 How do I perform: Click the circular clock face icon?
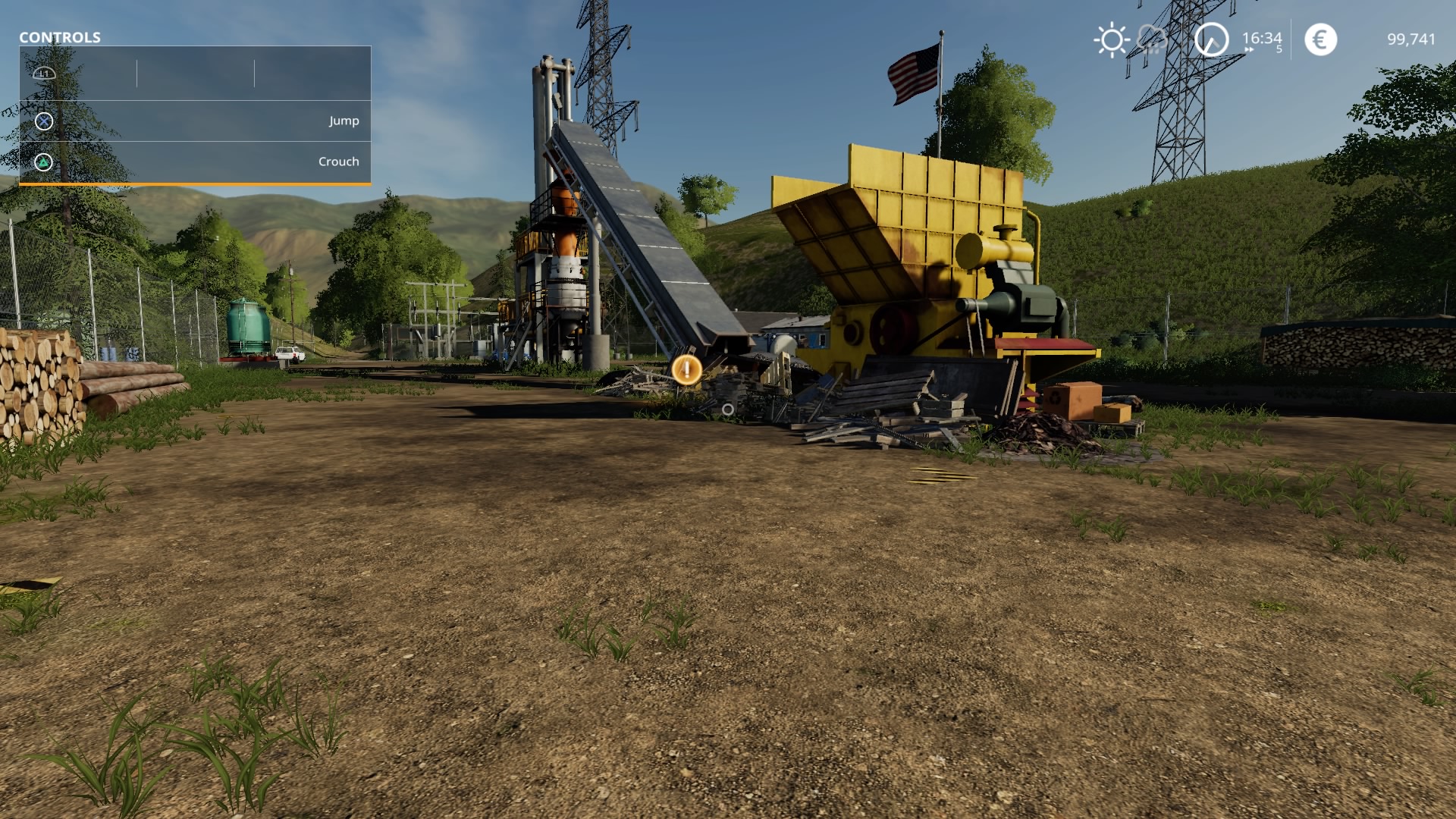pyautogui.click(x=1212, y=39)
